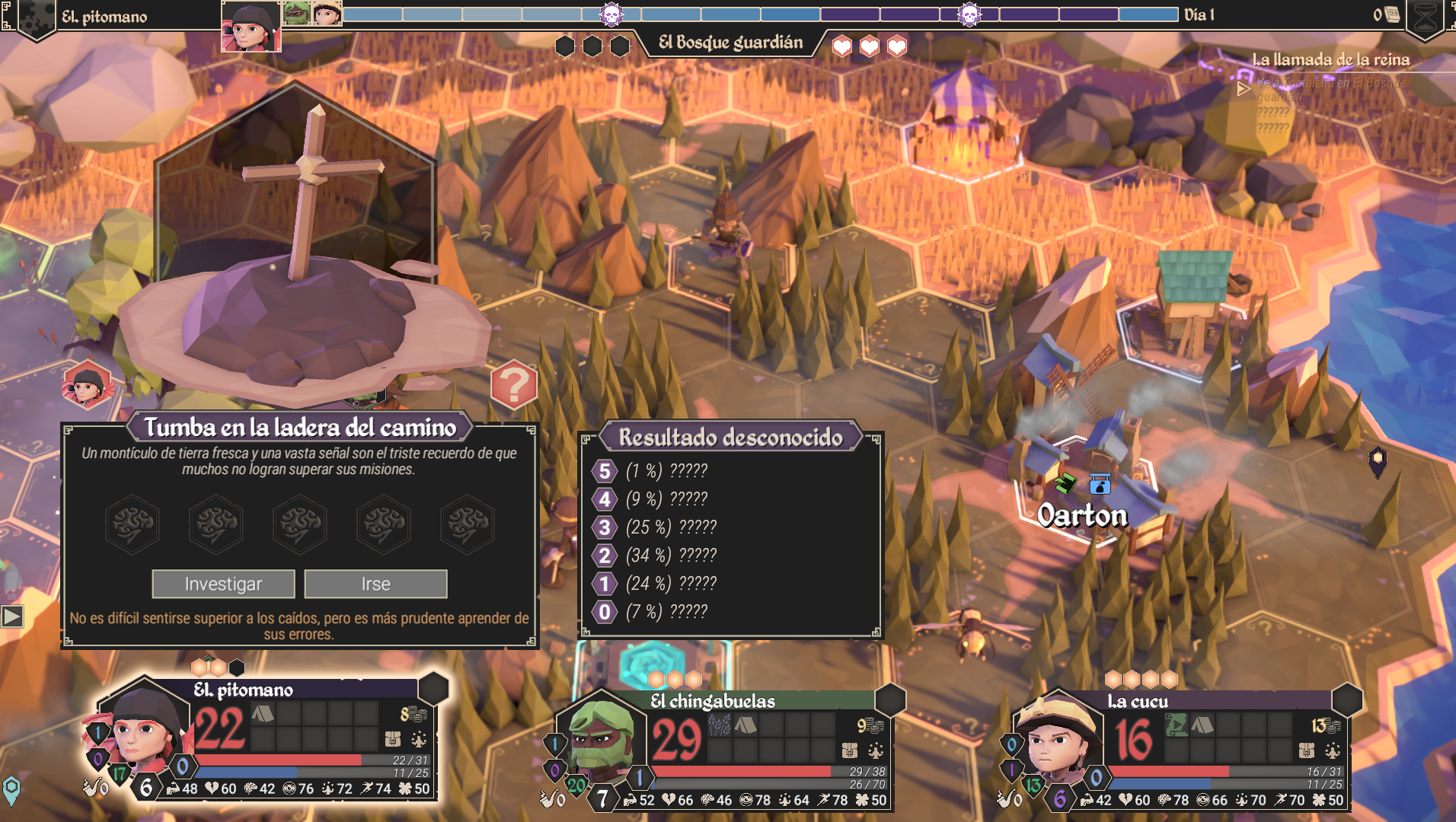Open La llamada de la reina quest tracker

tap(1330, 59)
